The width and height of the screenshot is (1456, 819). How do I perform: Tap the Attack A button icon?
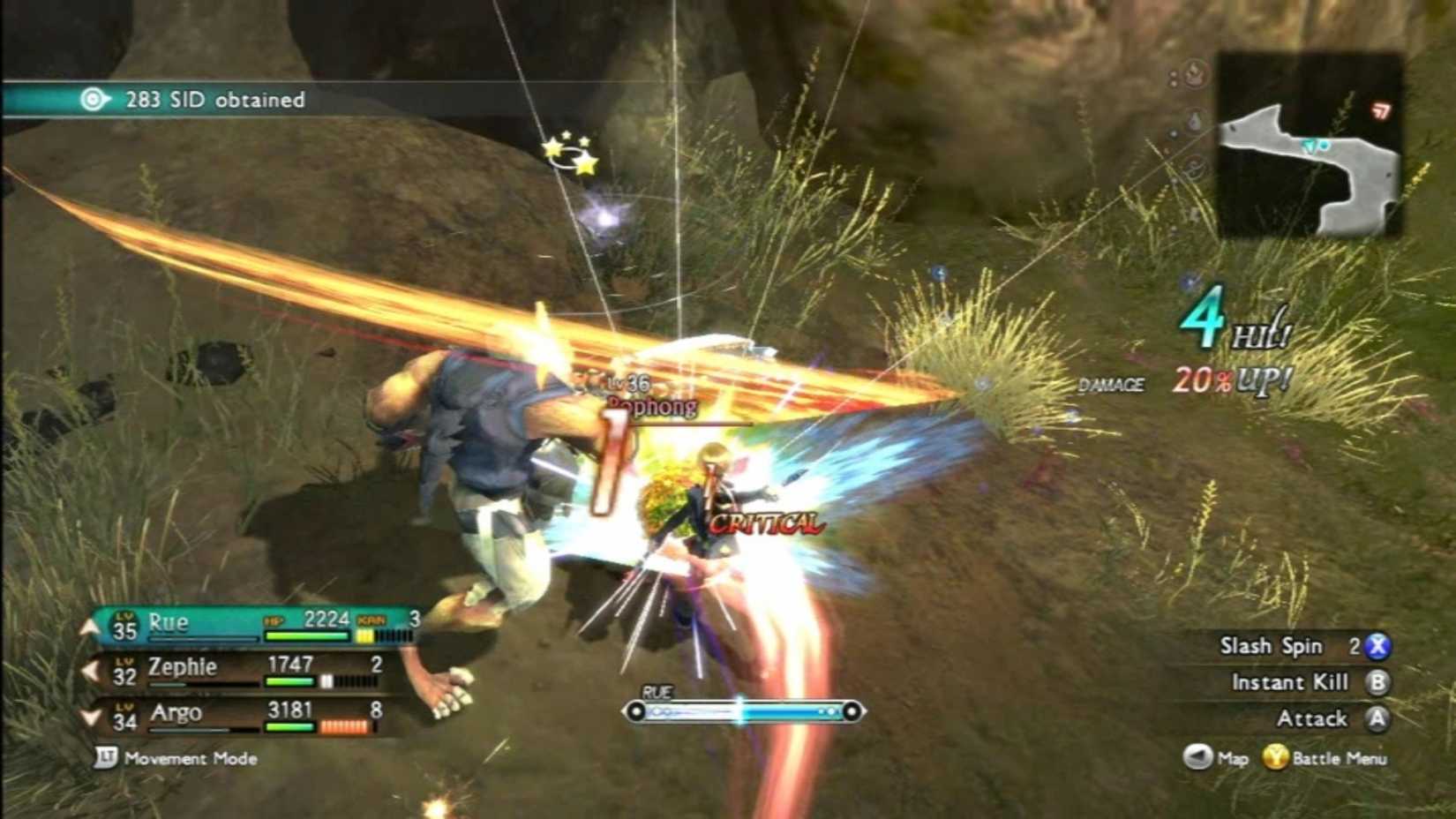click(1377, 718)
